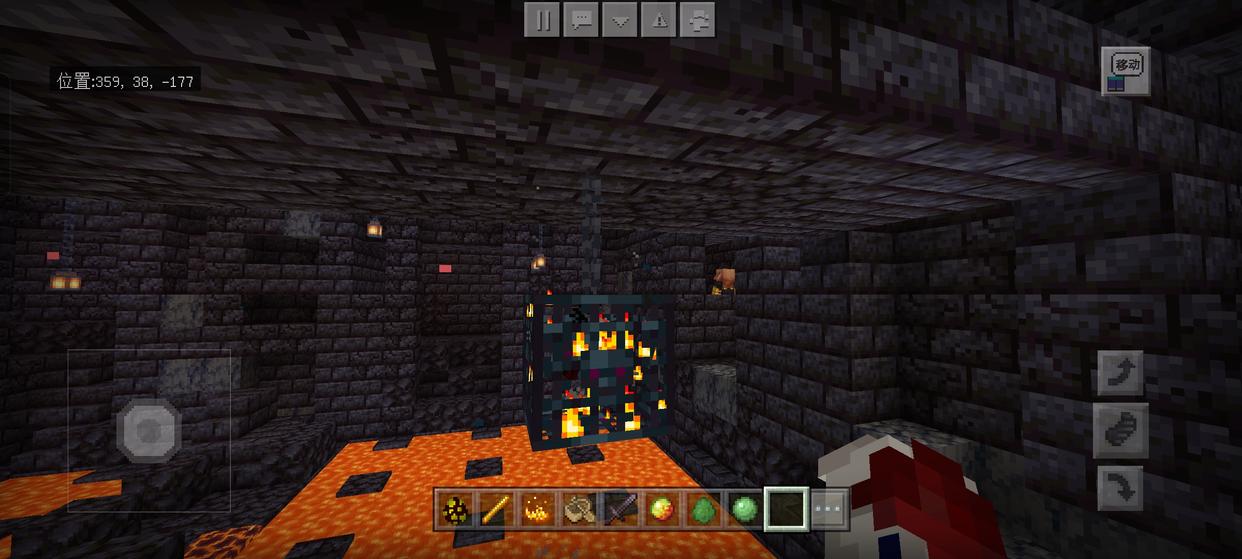Screen dimensions: 1242x559
Task: Tap the middle button between fly arrows
Action: [x=1122, y=431]
